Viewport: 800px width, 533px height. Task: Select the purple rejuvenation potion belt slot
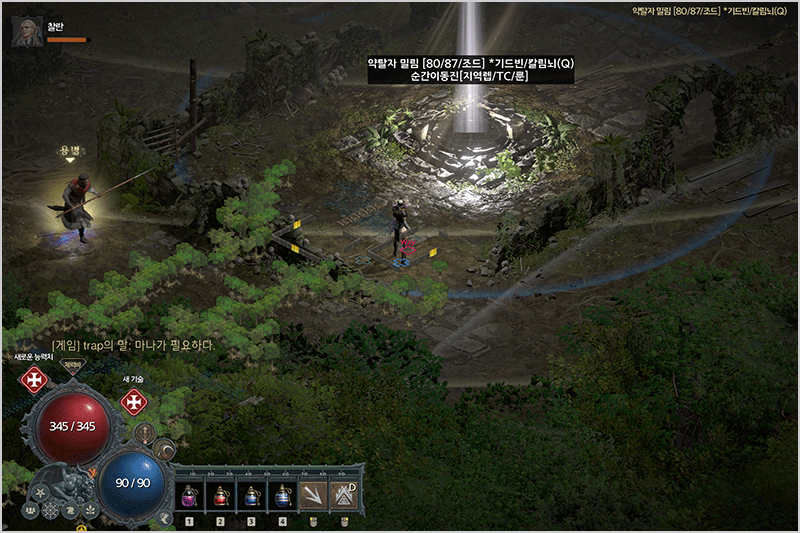click(188, 495)
